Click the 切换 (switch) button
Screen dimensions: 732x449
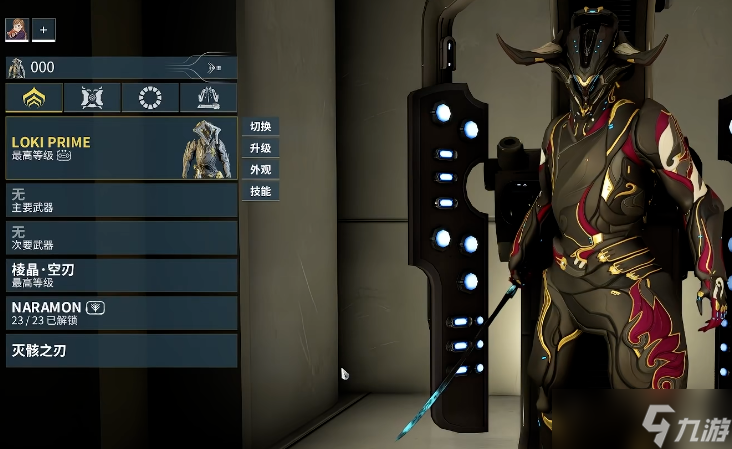(260, 126)
